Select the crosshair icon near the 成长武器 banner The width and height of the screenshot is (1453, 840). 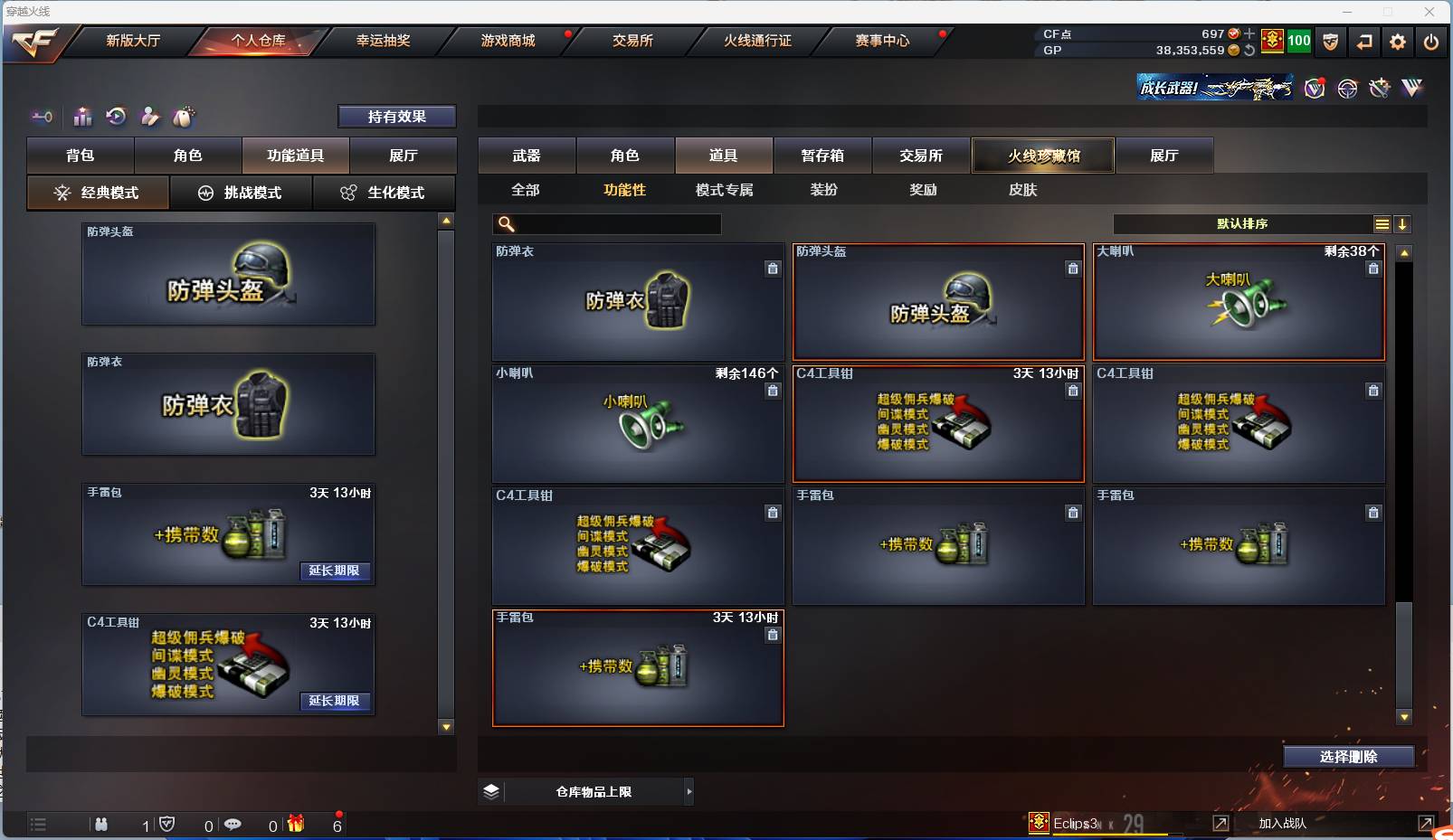coord(1347,88)
